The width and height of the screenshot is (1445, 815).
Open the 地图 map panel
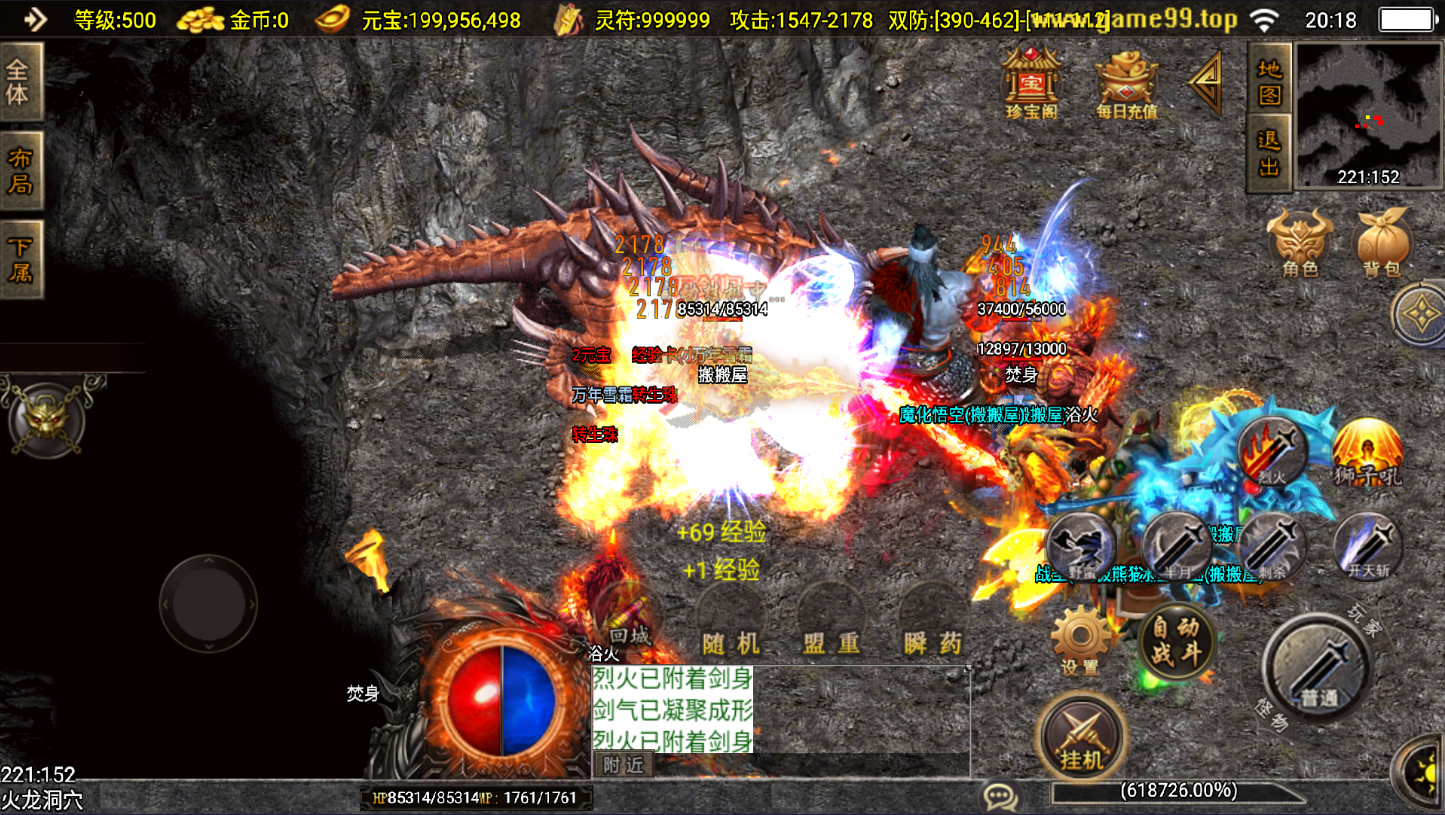[x=1269, y=82]
